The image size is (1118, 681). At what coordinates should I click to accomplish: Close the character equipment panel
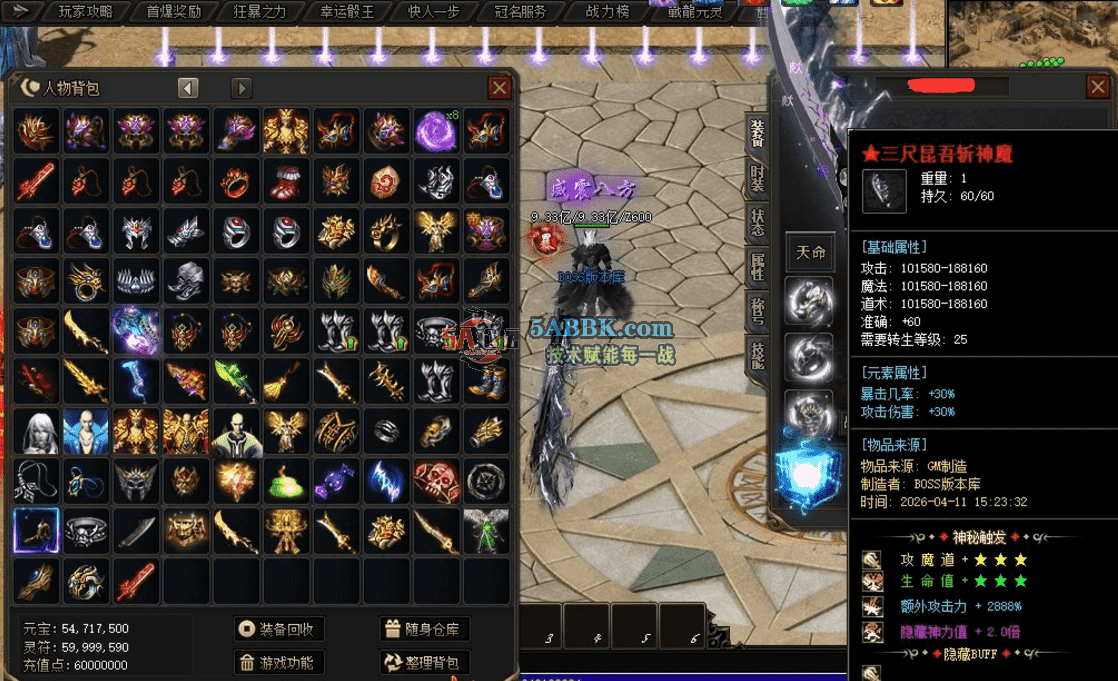[1096, 87]
